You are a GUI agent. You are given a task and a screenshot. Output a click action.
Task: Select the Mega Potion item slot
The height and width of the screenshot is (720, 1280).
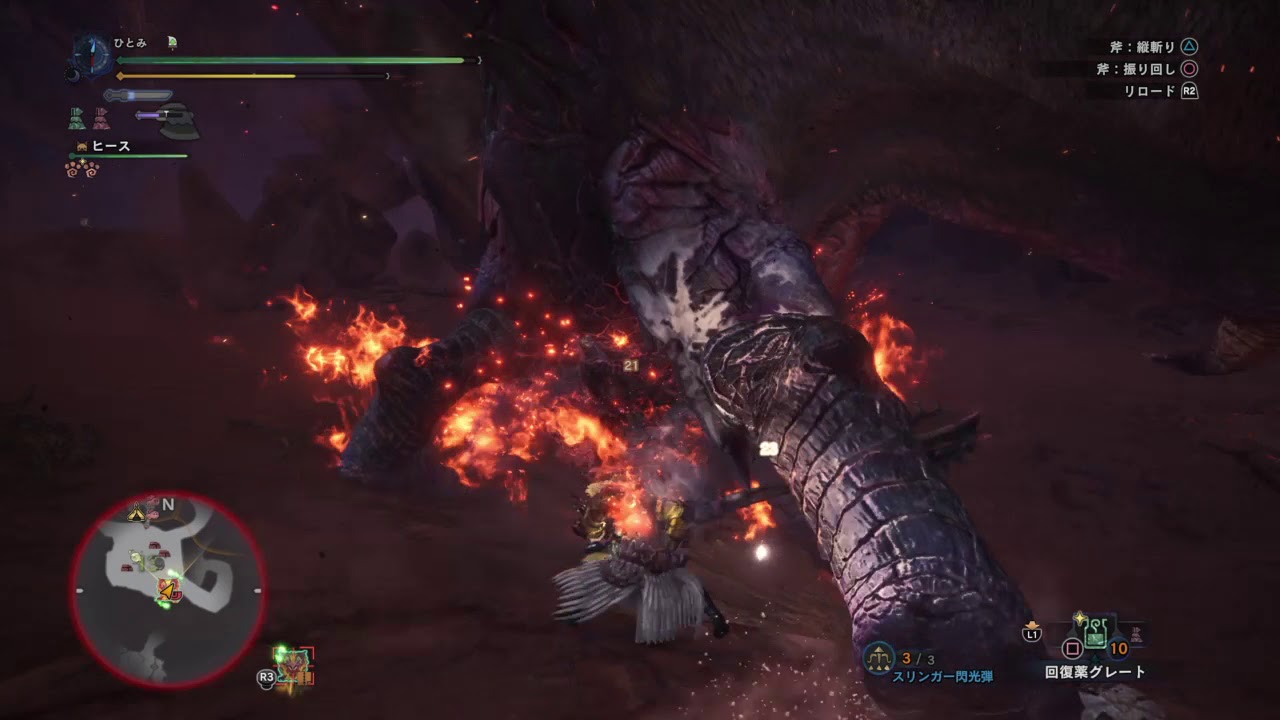(1096, 632)
